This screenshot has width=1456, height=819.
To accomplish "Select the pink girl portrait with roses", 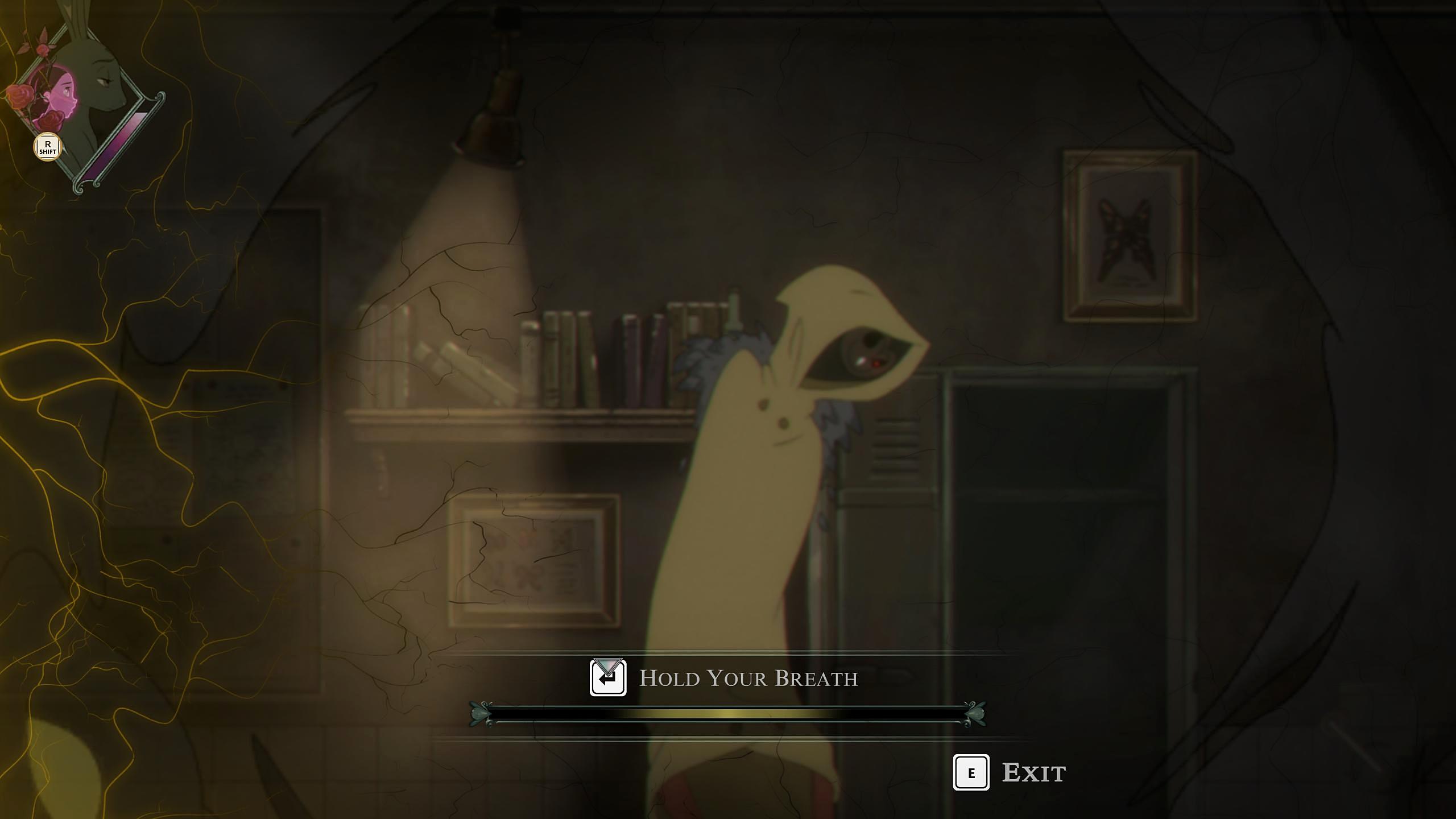I will [55, 98].
